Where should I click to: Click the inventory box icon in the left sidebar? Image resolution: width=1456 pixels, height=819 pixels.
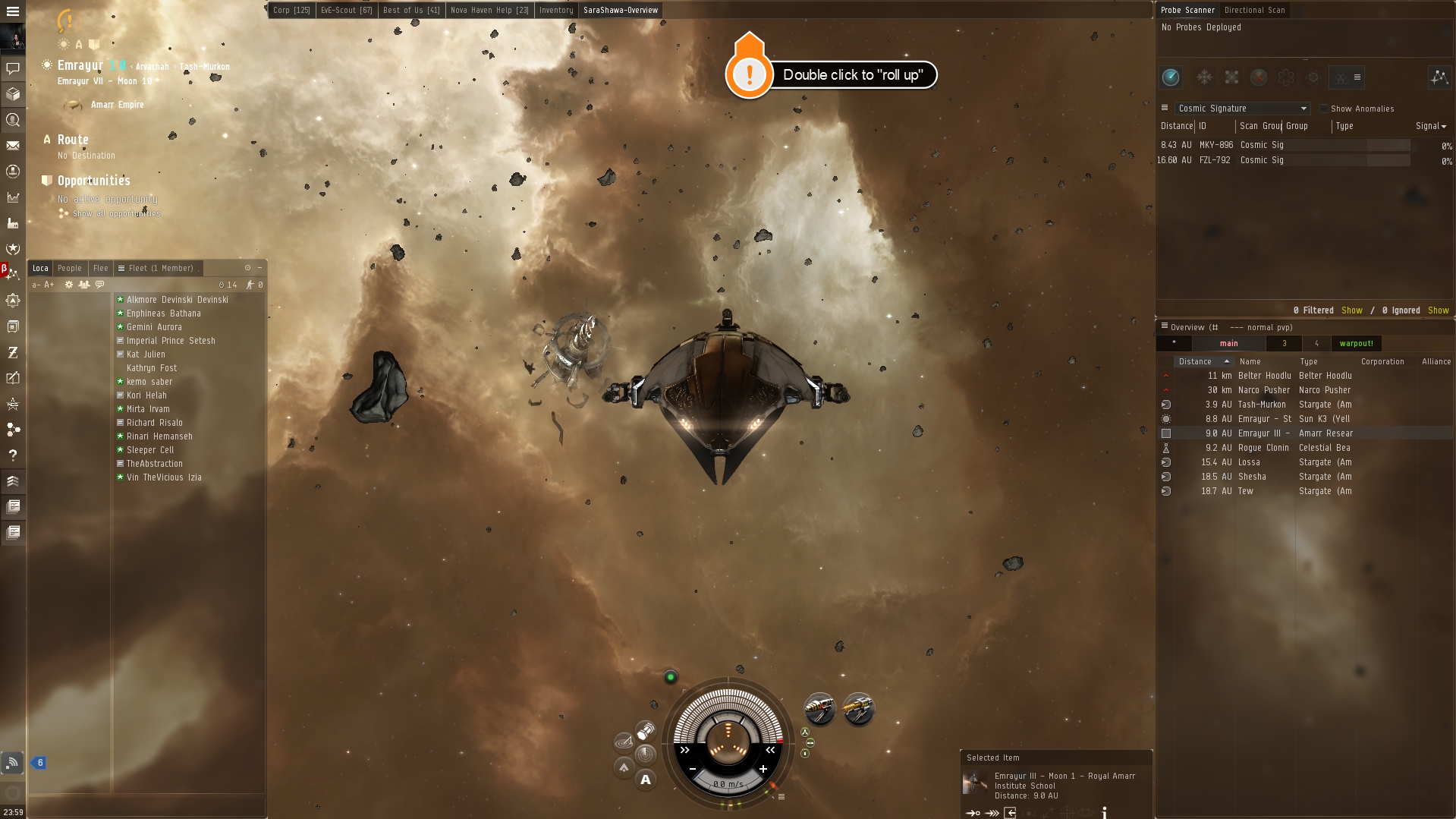pyautogui.click(x=12, y=94)
